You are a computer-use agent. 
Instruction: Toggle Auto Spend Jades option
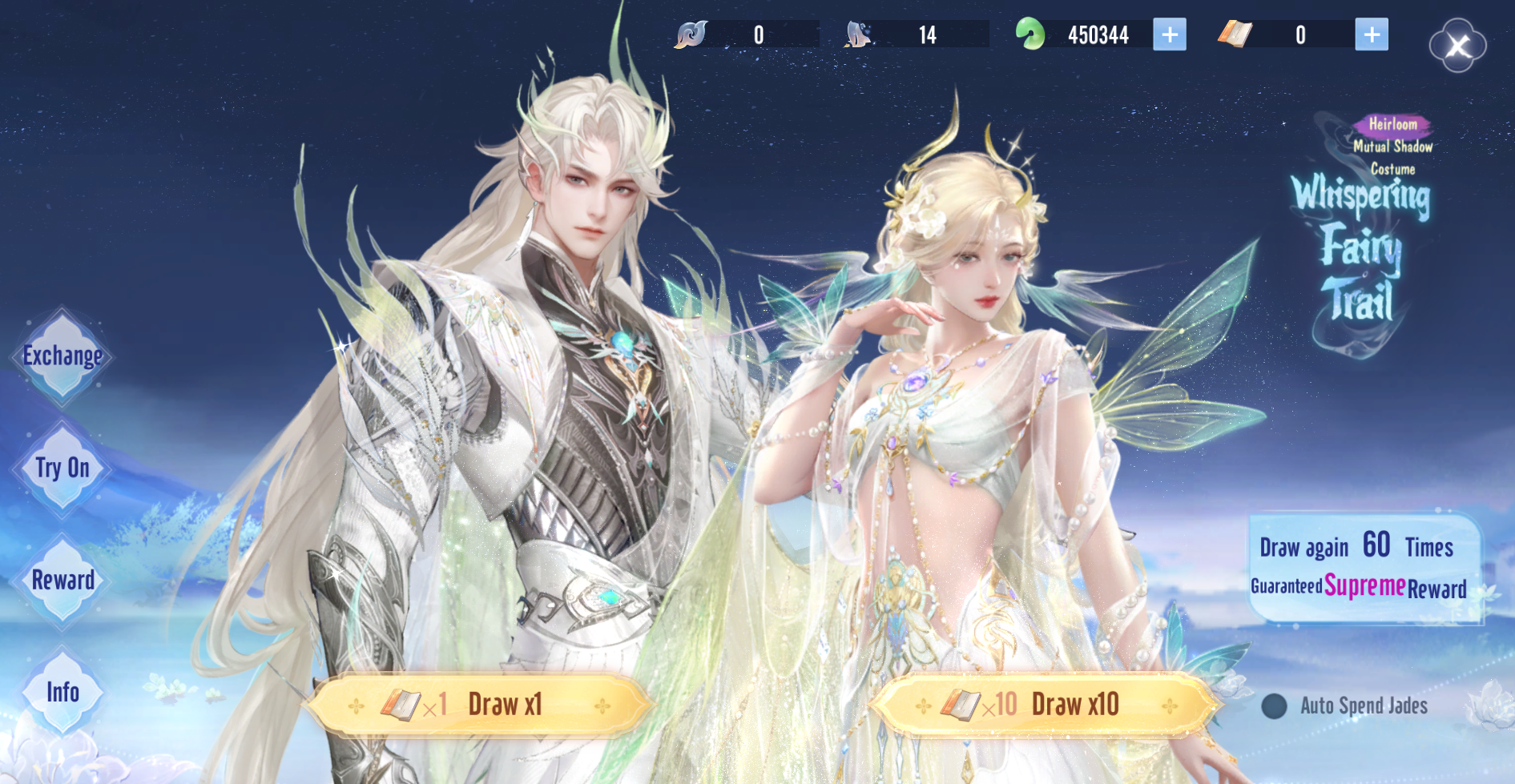tap(1274, 706)
